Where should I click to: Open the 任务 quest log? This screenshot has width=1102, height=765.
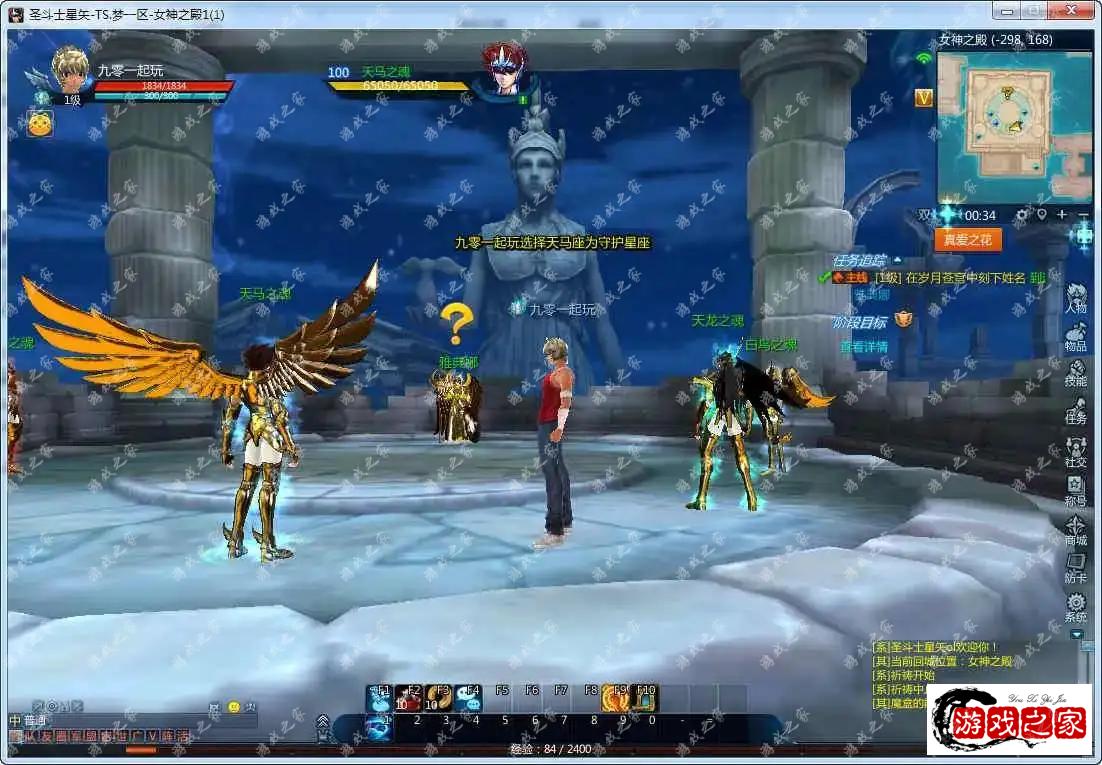[x=1076, y=410]
